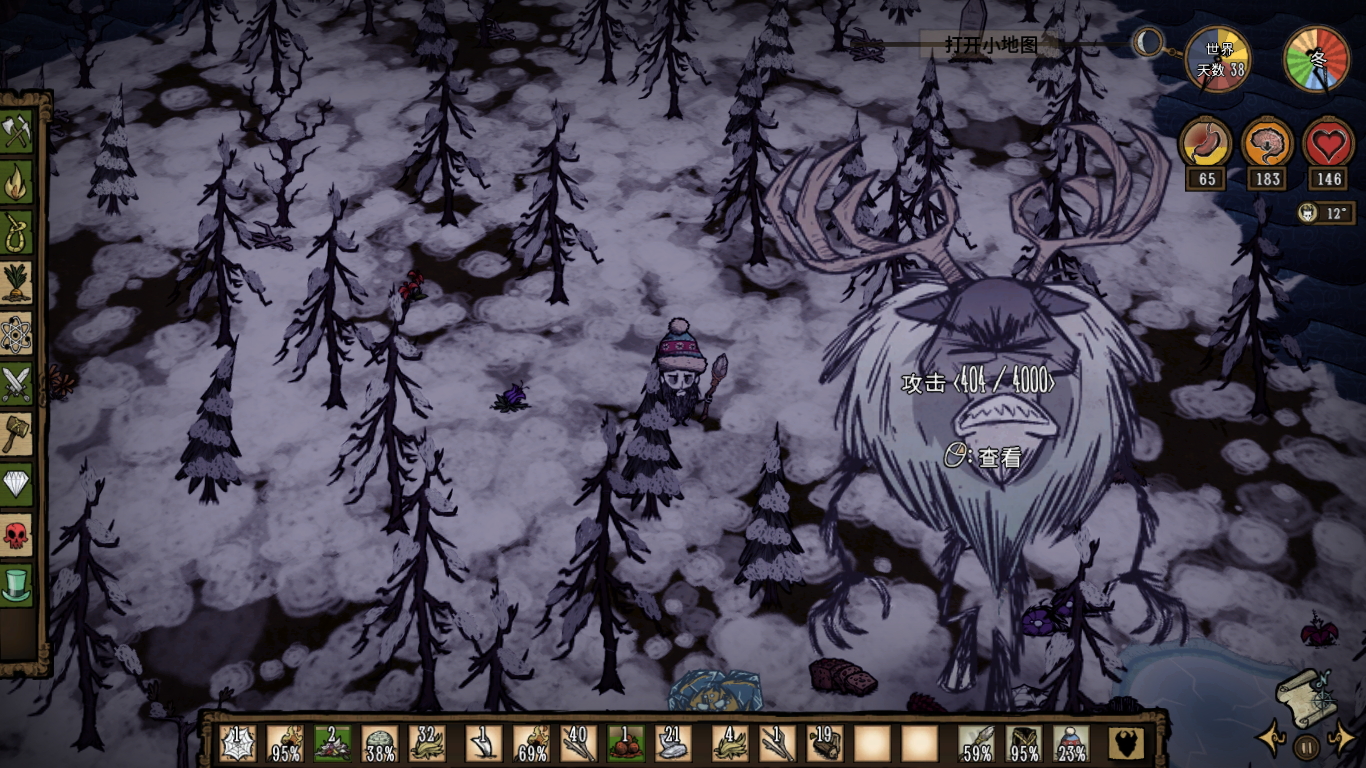
Task: Select the spider web inventory slot
Action: point(238,744)
